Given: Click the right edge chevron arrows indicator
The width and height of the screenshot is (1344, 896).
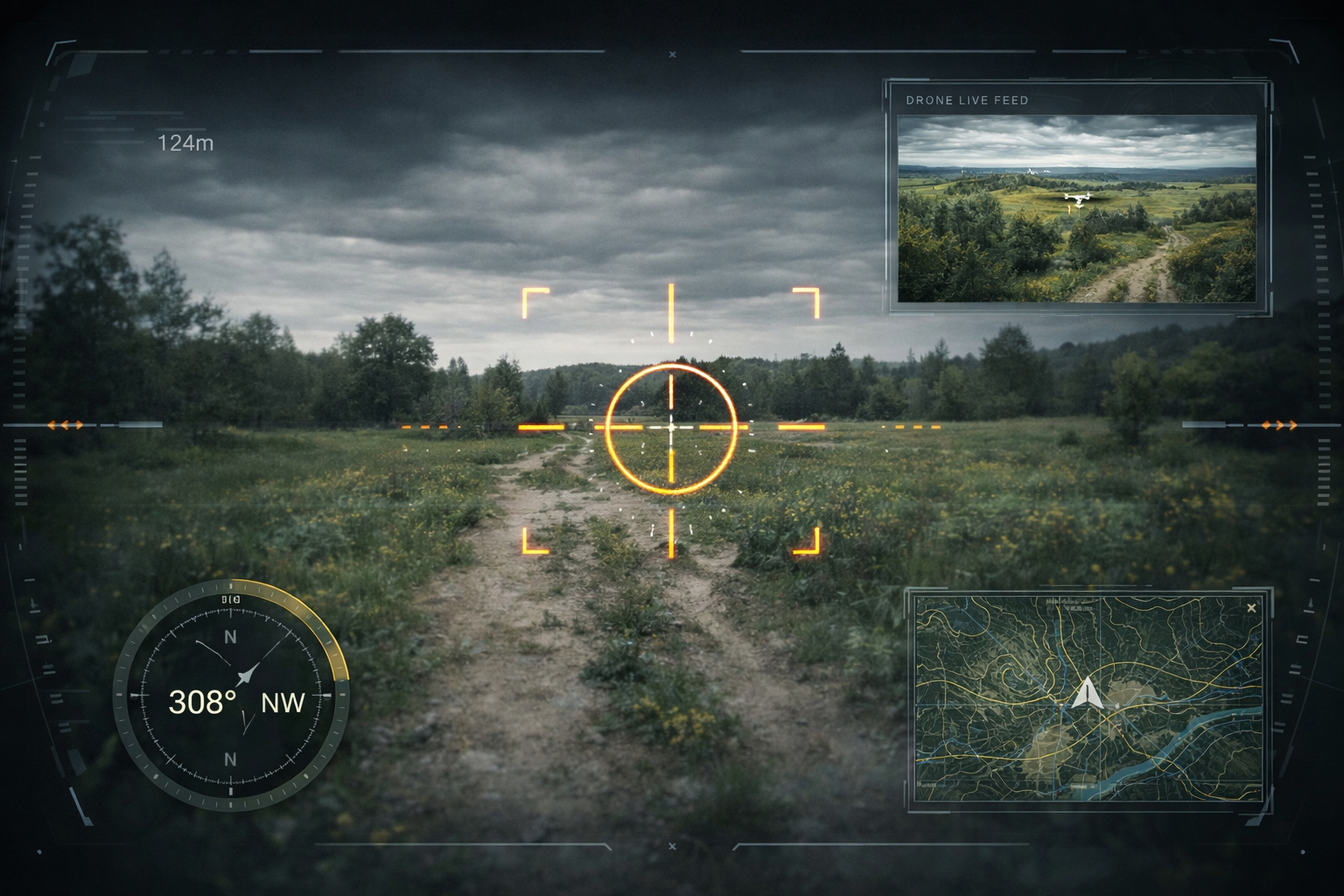Looking at the screenshot, I should point(1277,425).
